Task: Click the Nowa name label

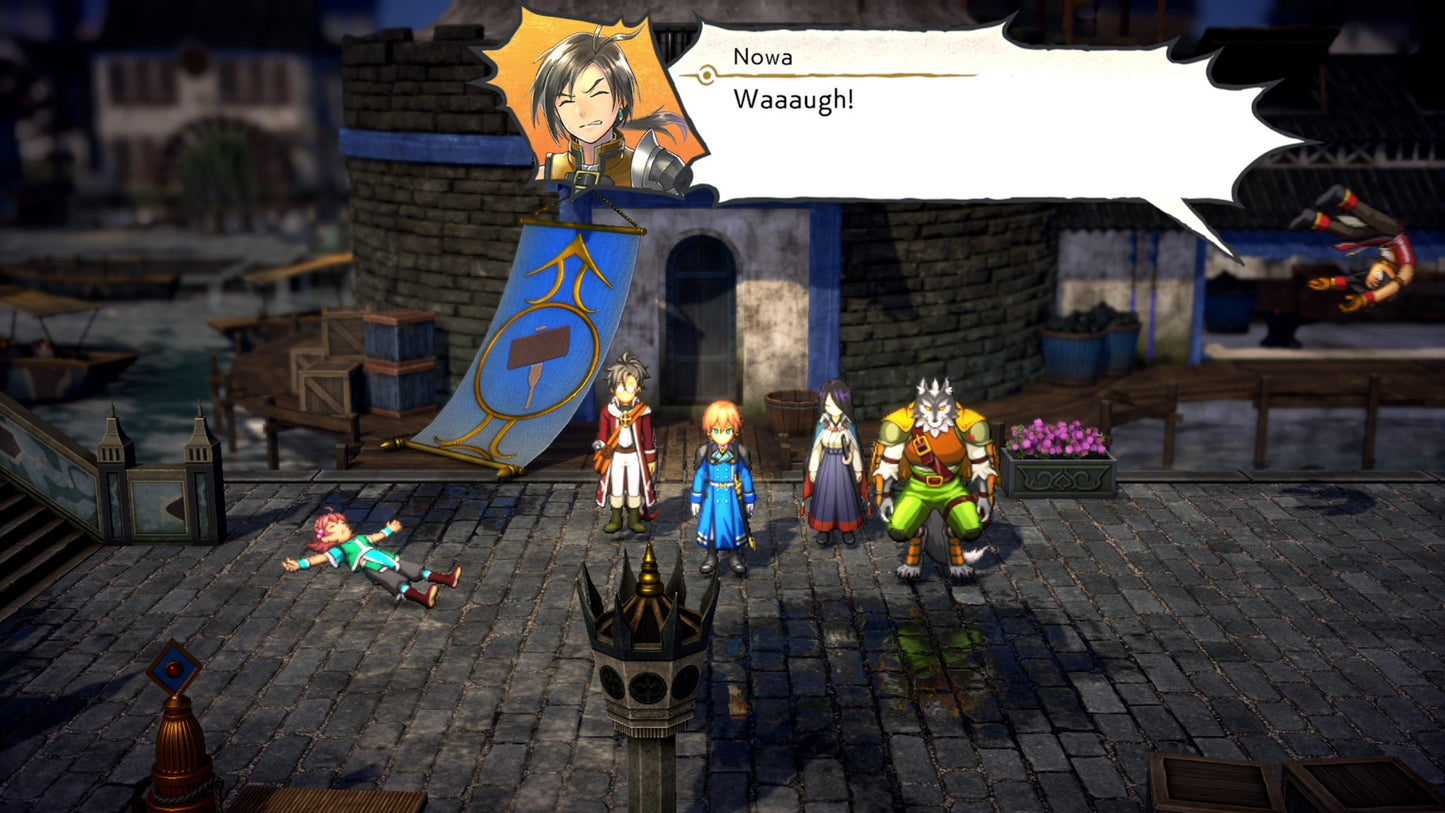Action: [x=760, y=57]
